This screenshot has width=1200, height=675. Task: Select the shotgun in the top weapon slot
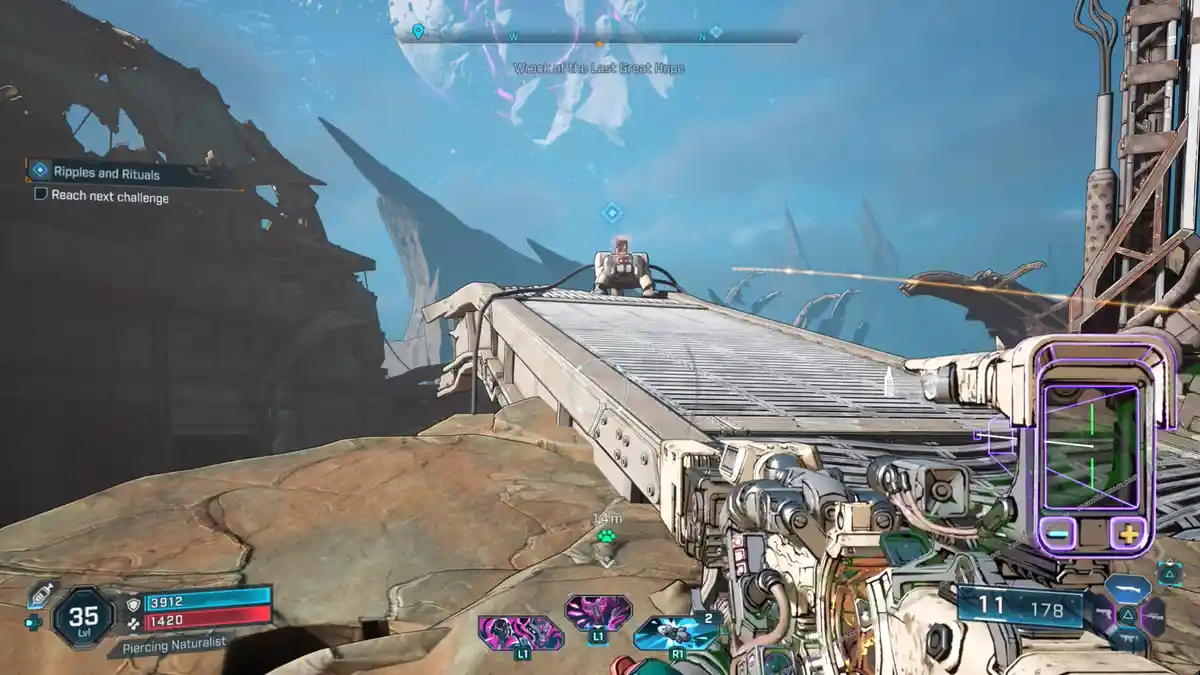[1128, 587]
